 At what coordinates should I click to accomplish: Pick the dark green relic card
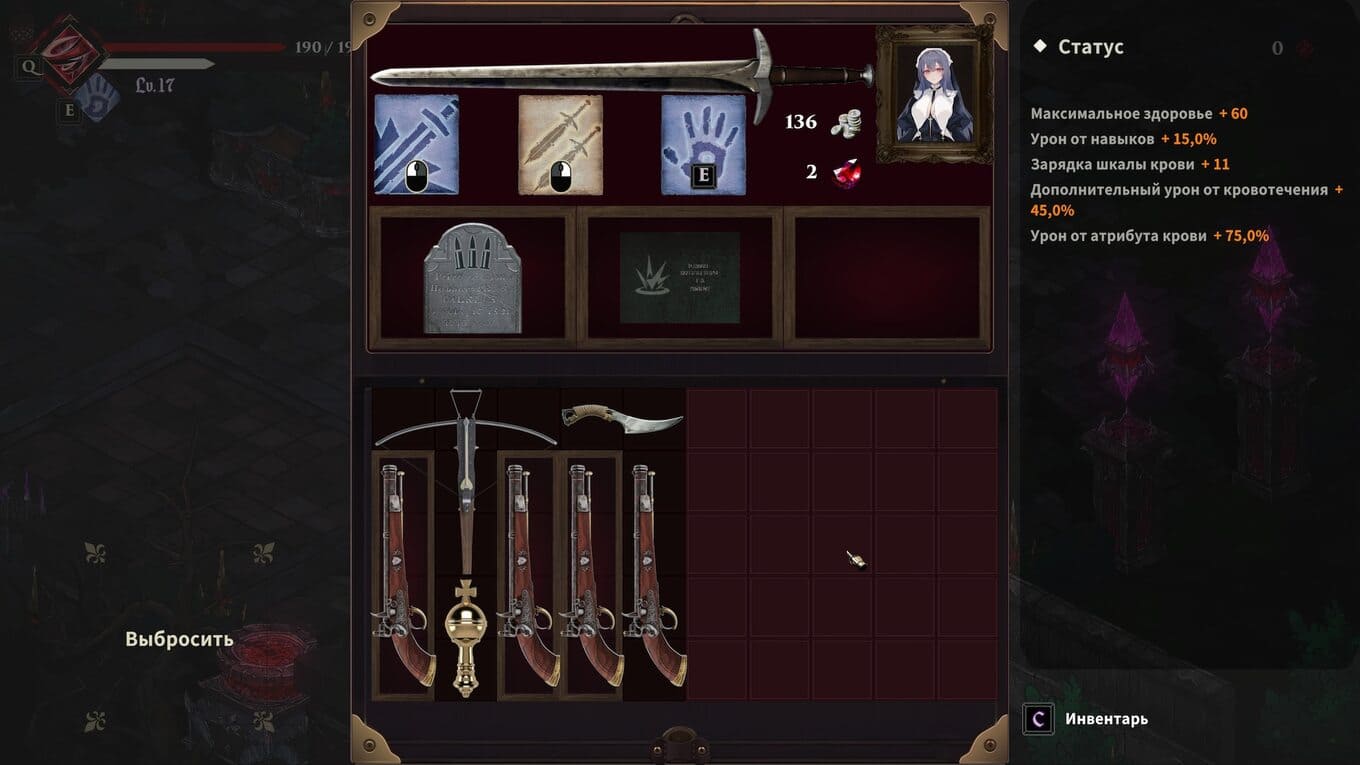pyautogui.click(x=680, y=278)
